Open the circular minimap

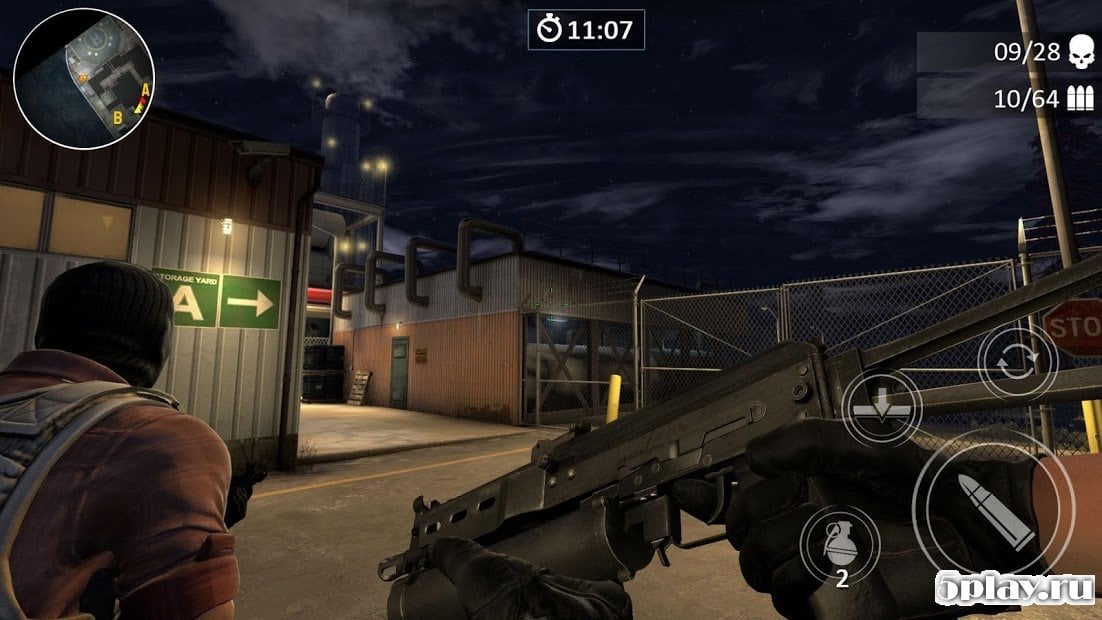(x=84, y=79)
